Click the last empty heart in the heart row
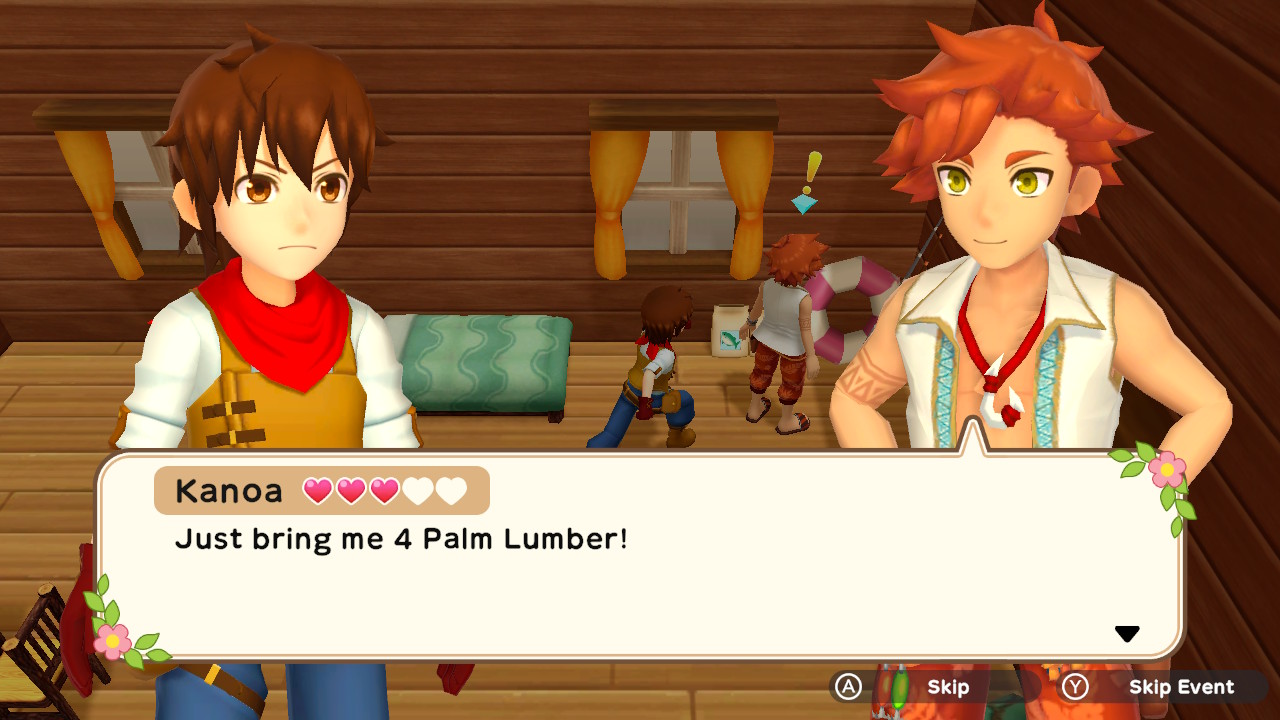1280x720 pixels. coord(452,490)
